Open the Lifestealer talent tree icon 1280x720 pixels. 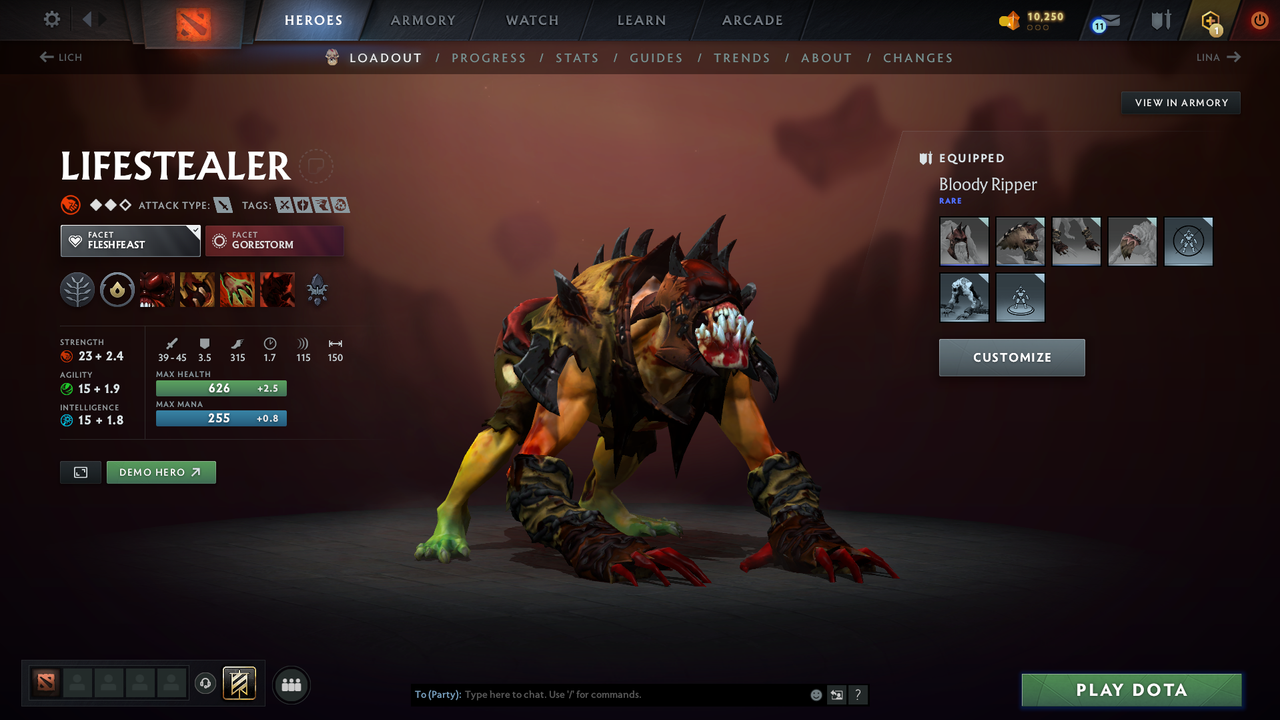pyautogui.click(x=78, y=289)
